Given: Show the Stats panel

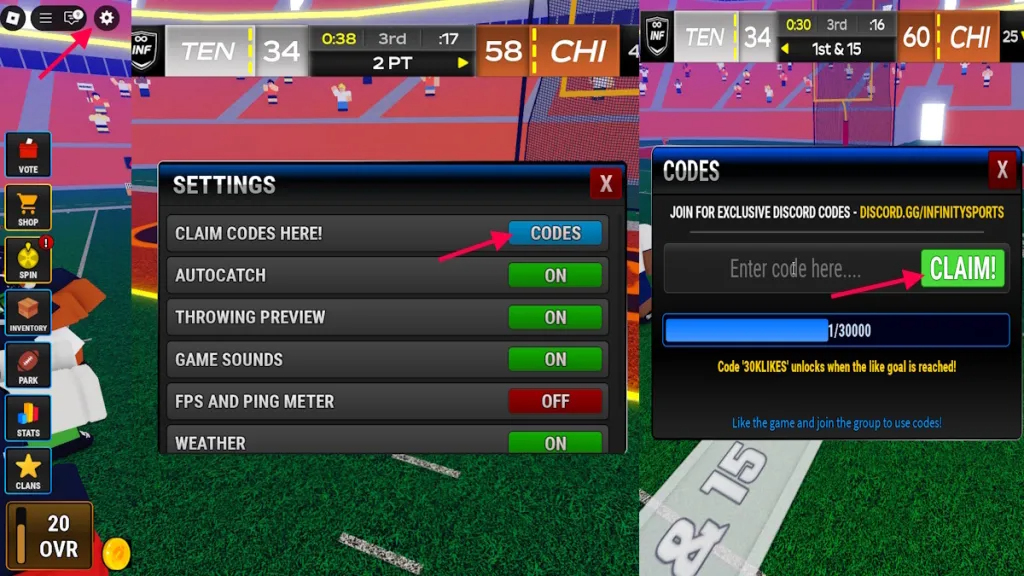Looking at the screenshot, I should coord(28,418).
